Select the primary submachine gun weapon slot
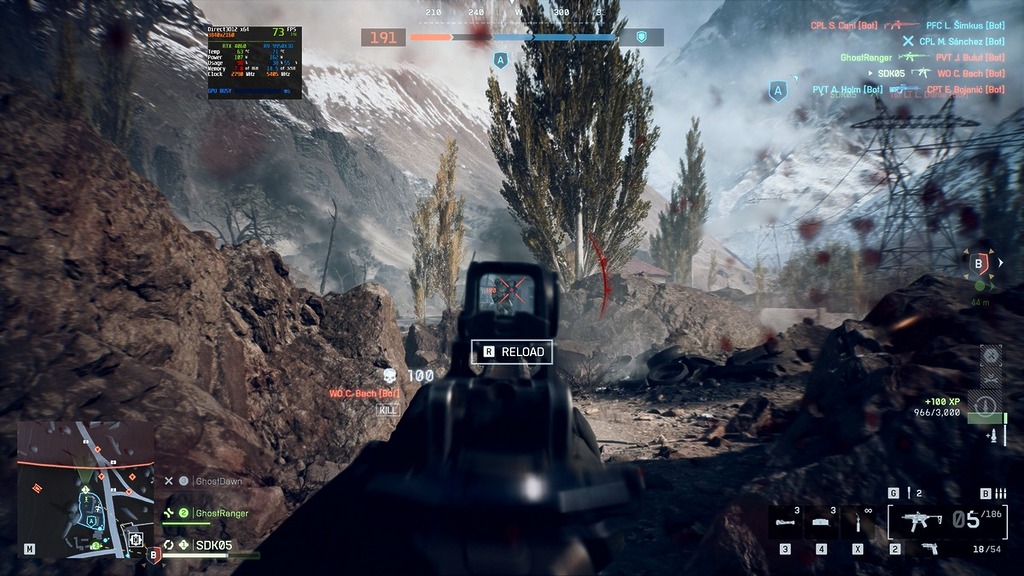Screen dimensions: 1024x576 (918, 520)
